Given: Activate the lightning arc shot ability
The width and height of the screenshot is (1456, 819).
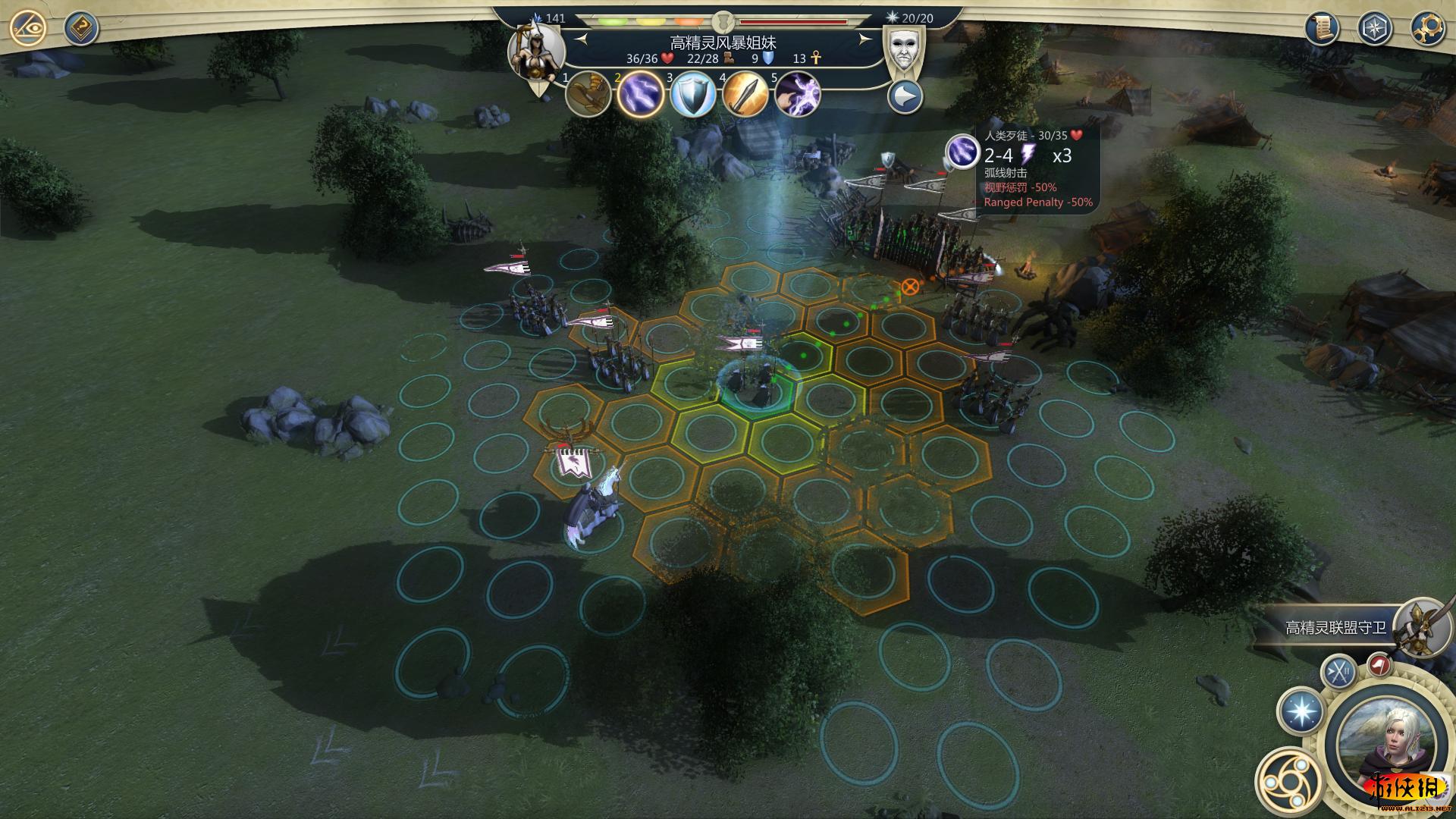Looking at the screenshot, I should [641, 96].
